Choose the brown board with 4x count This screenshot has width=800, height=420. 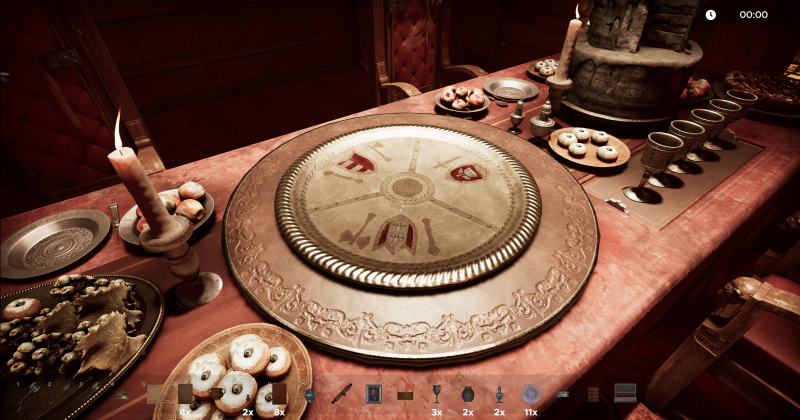(x=185, y=393)
